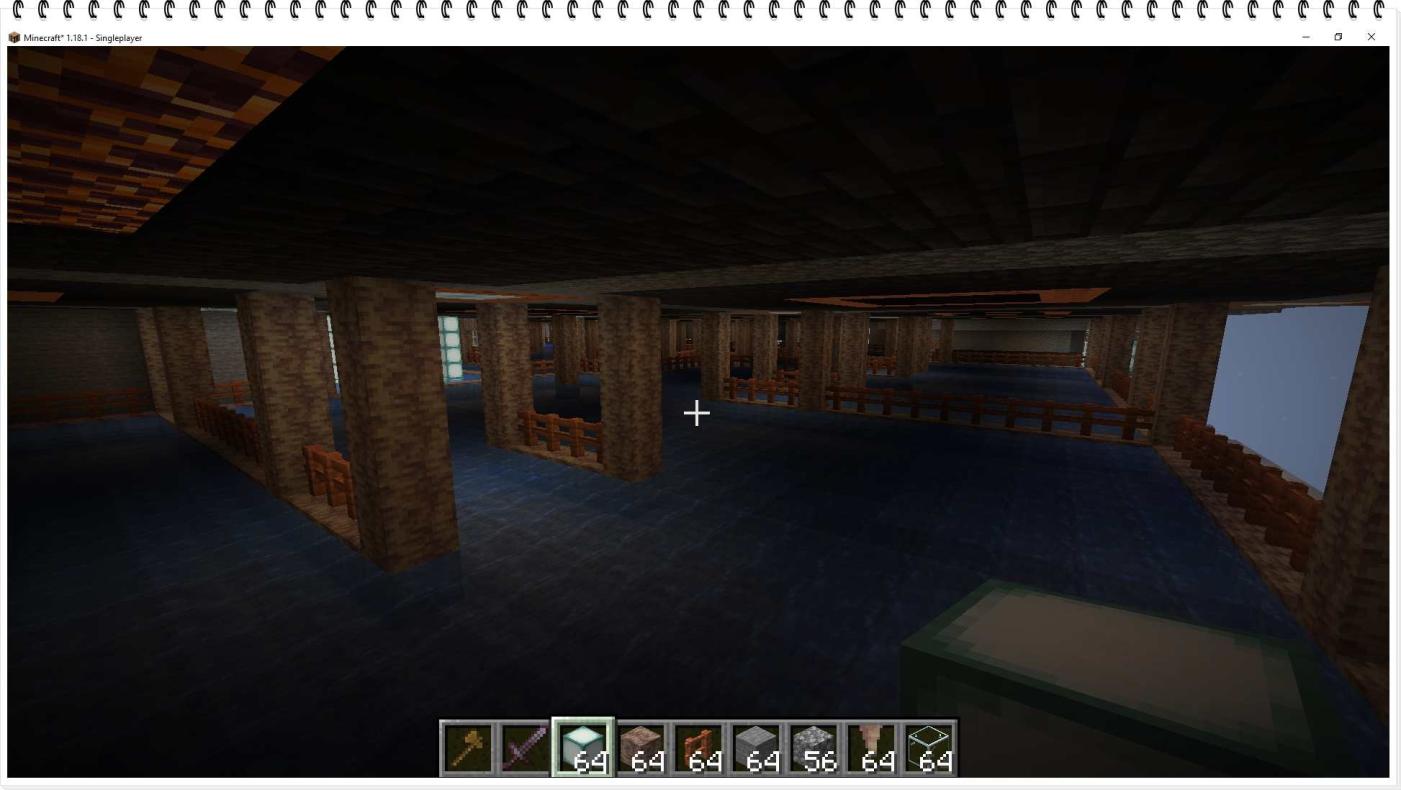The width and height of the screenshot is (1401, 790).
Task: Equip the enchanted purple sword from the hotbar
Action: click(522, 745)
